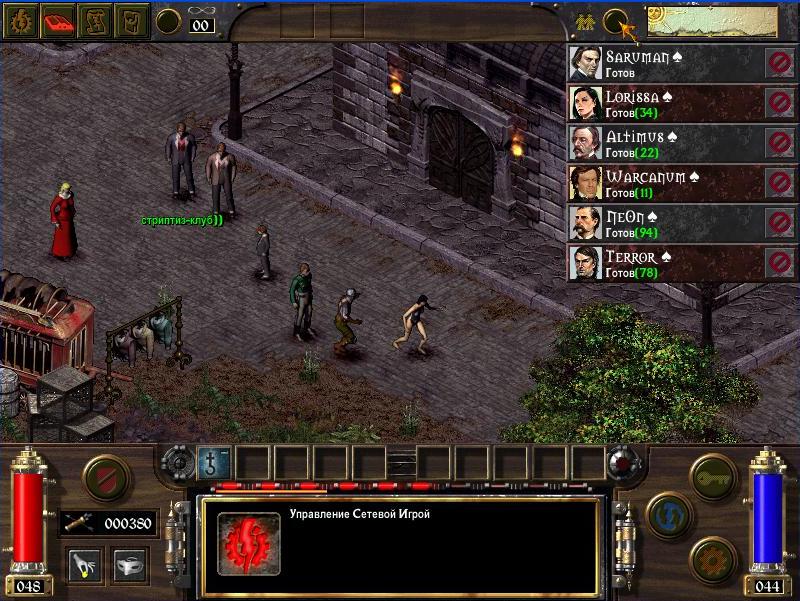Open the red logbook

(58, 21)
